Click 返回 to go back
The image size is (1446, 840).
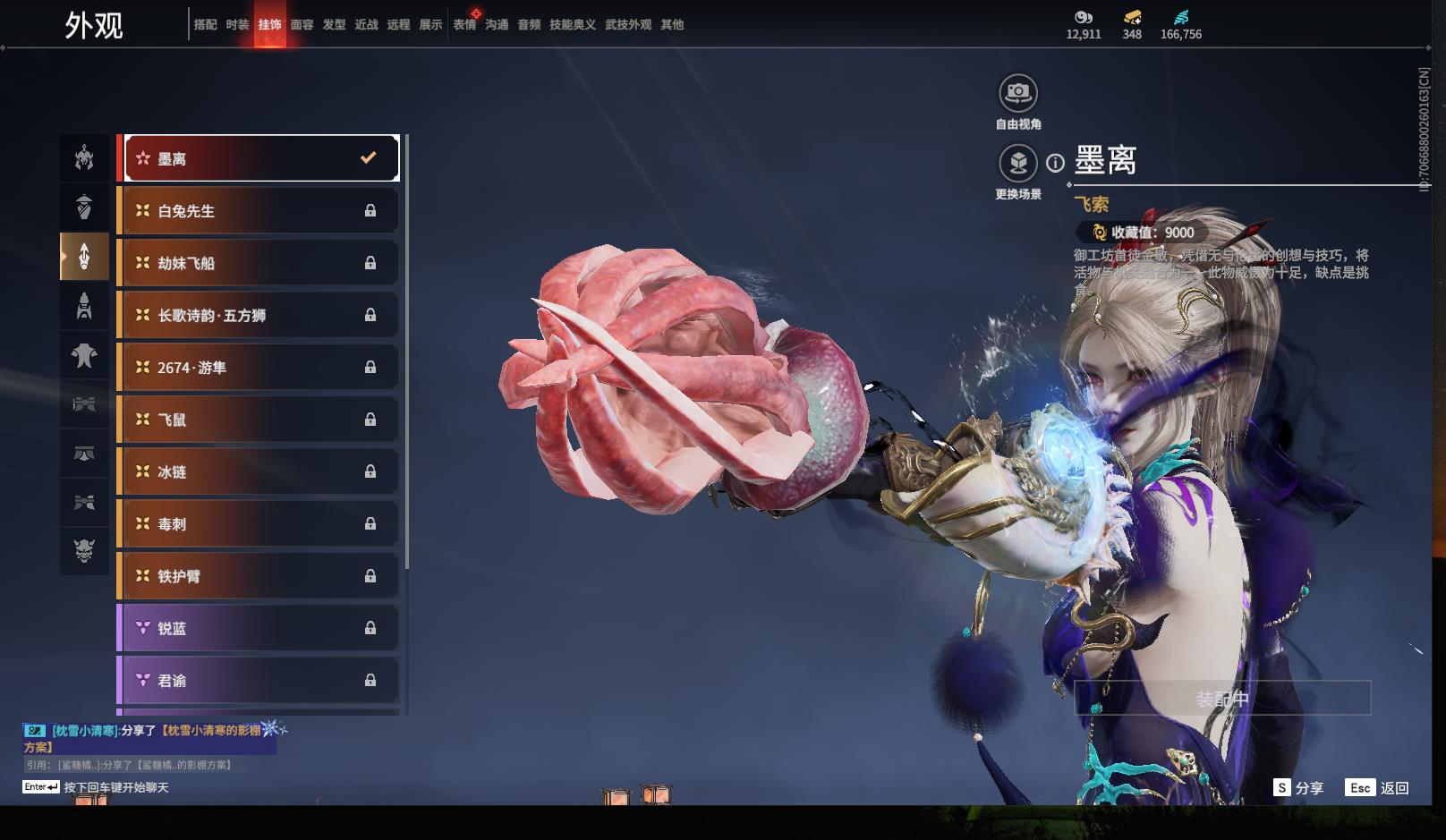1378,788
